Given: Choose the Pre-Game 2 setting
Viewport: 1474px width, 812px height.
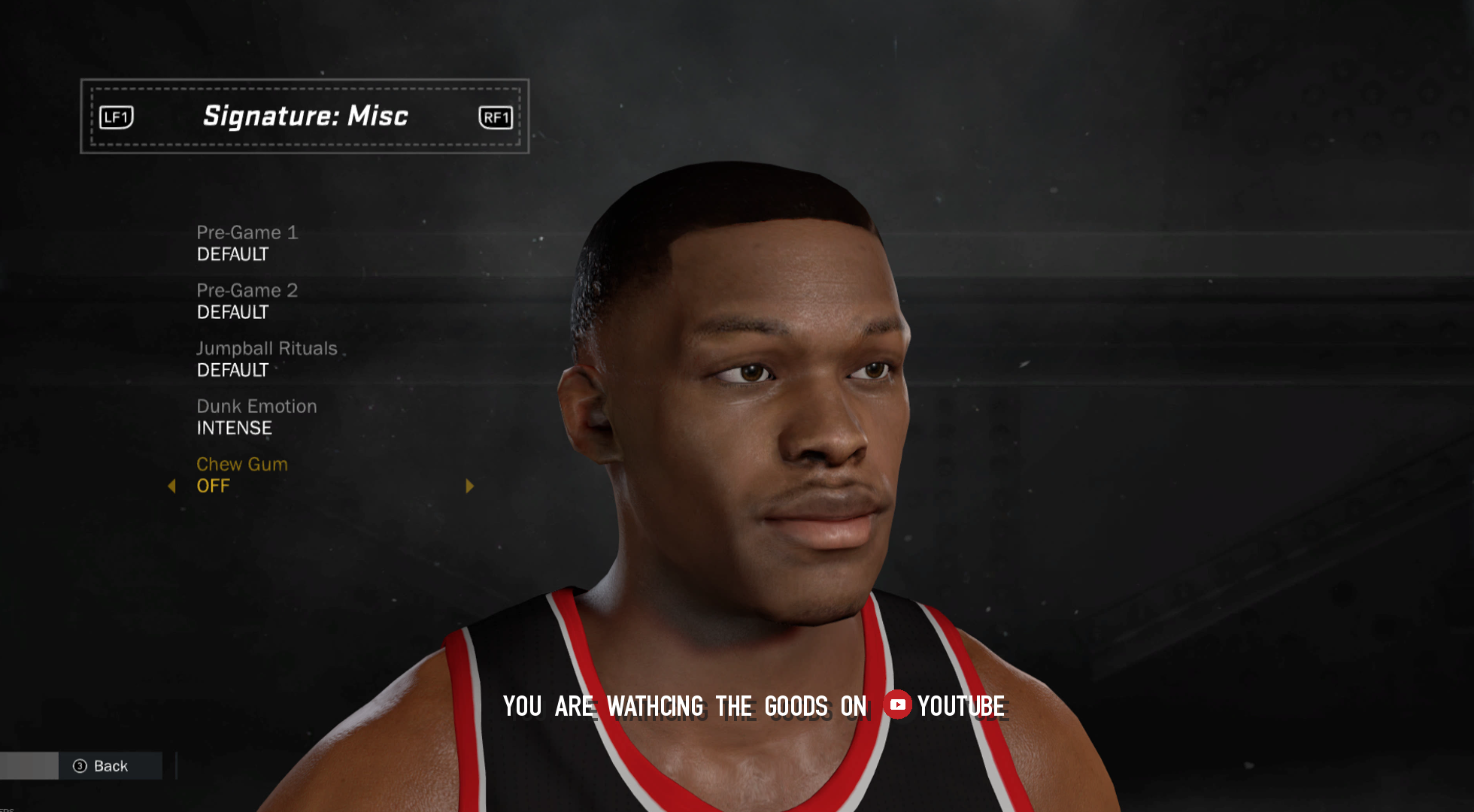Looking at the screenshot, I should tap(247, 301).
